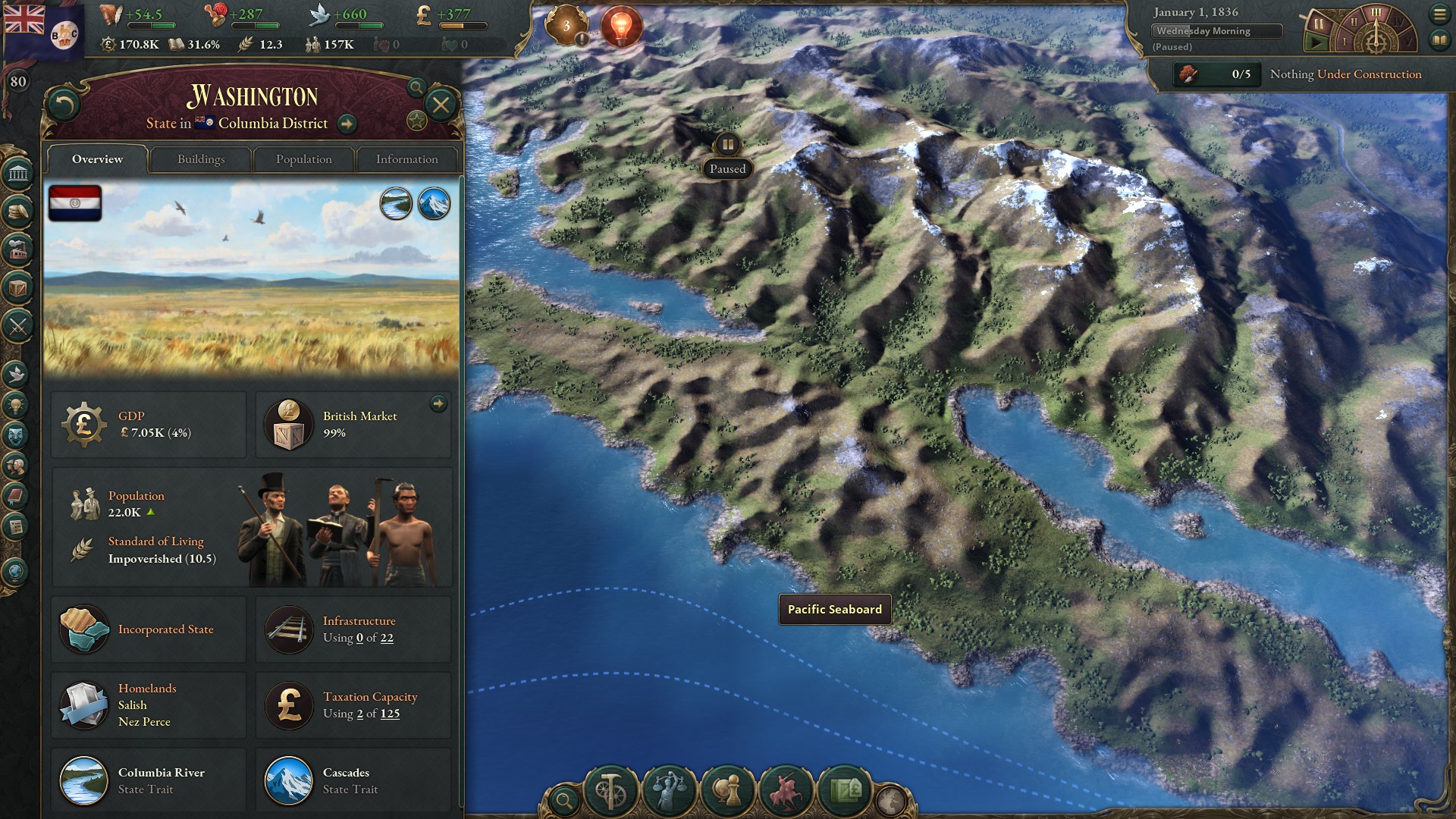The width and height of the screenshot is (1456, 819).
Task: Activate the military lens cavalry icon
Action: (x=785, y=791)
